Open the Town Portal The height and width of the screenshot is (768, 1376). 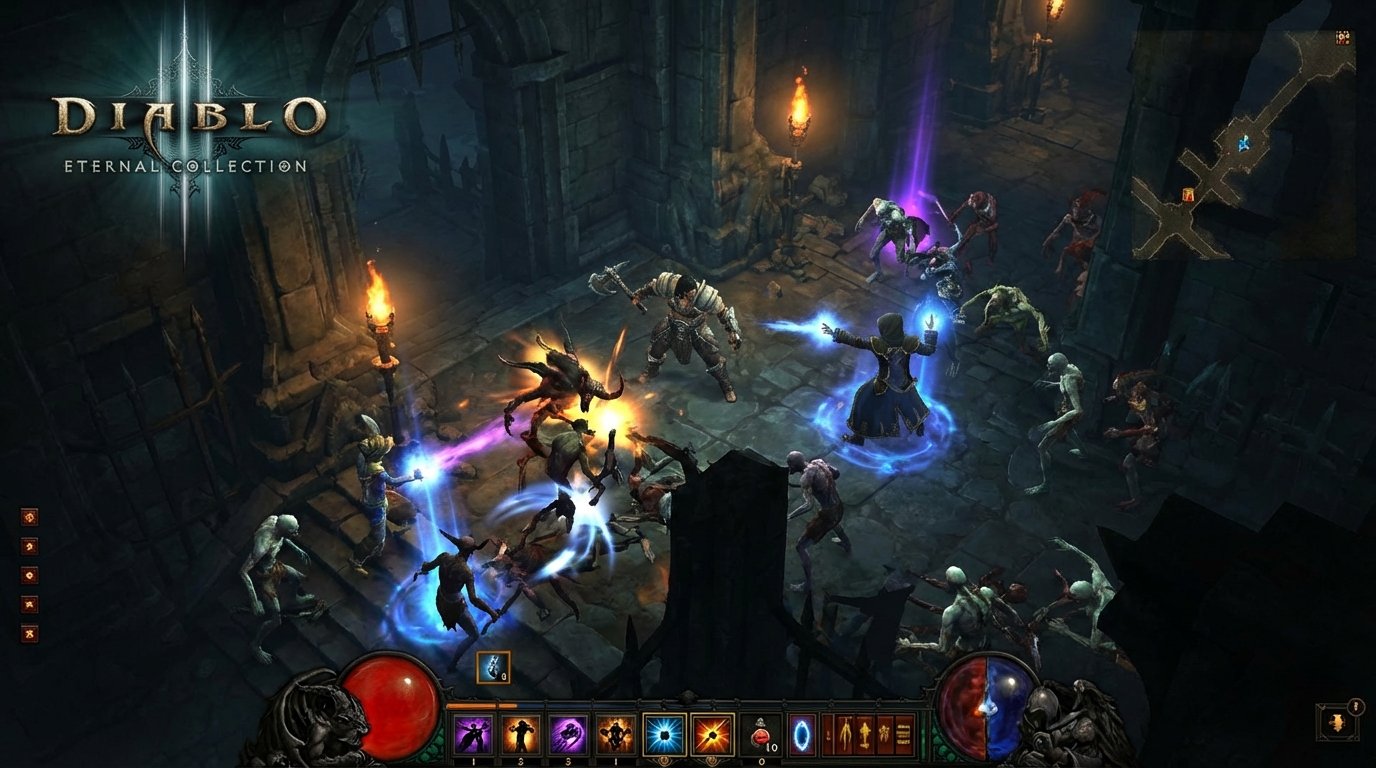coord(801,733)
